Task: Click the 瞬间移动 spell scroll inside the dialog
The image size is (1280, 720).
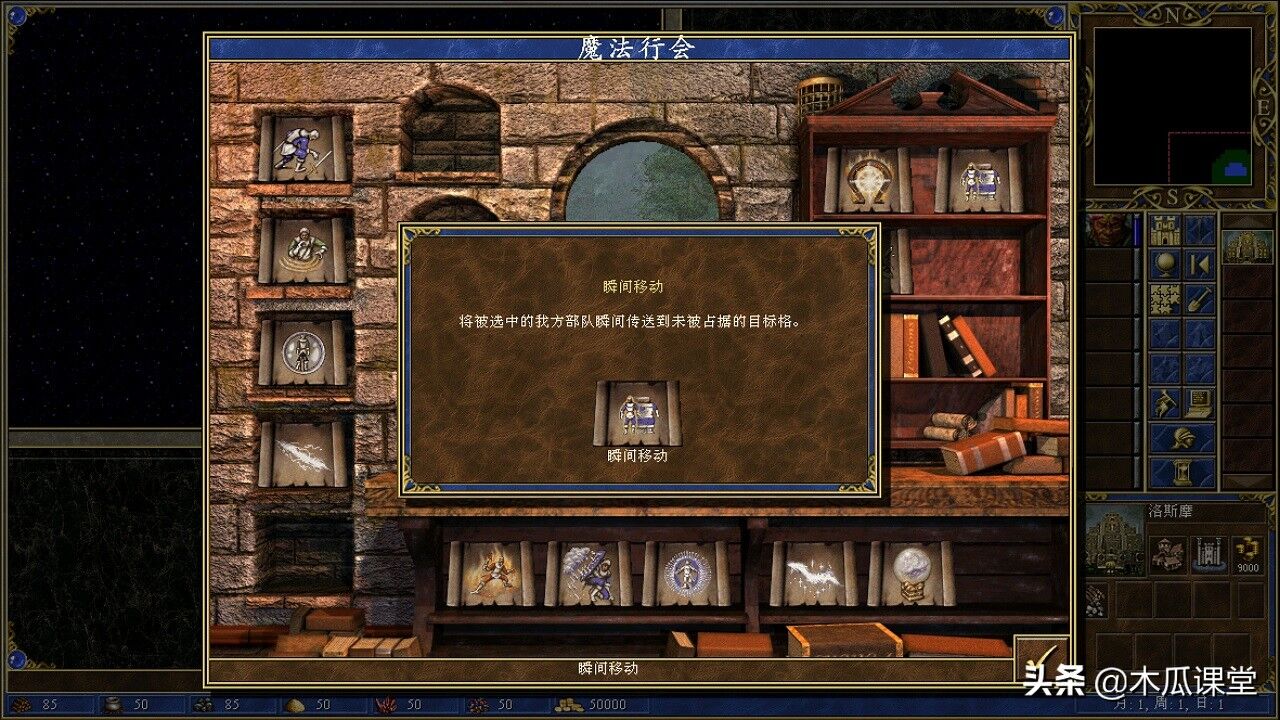Action: [636, 410]
